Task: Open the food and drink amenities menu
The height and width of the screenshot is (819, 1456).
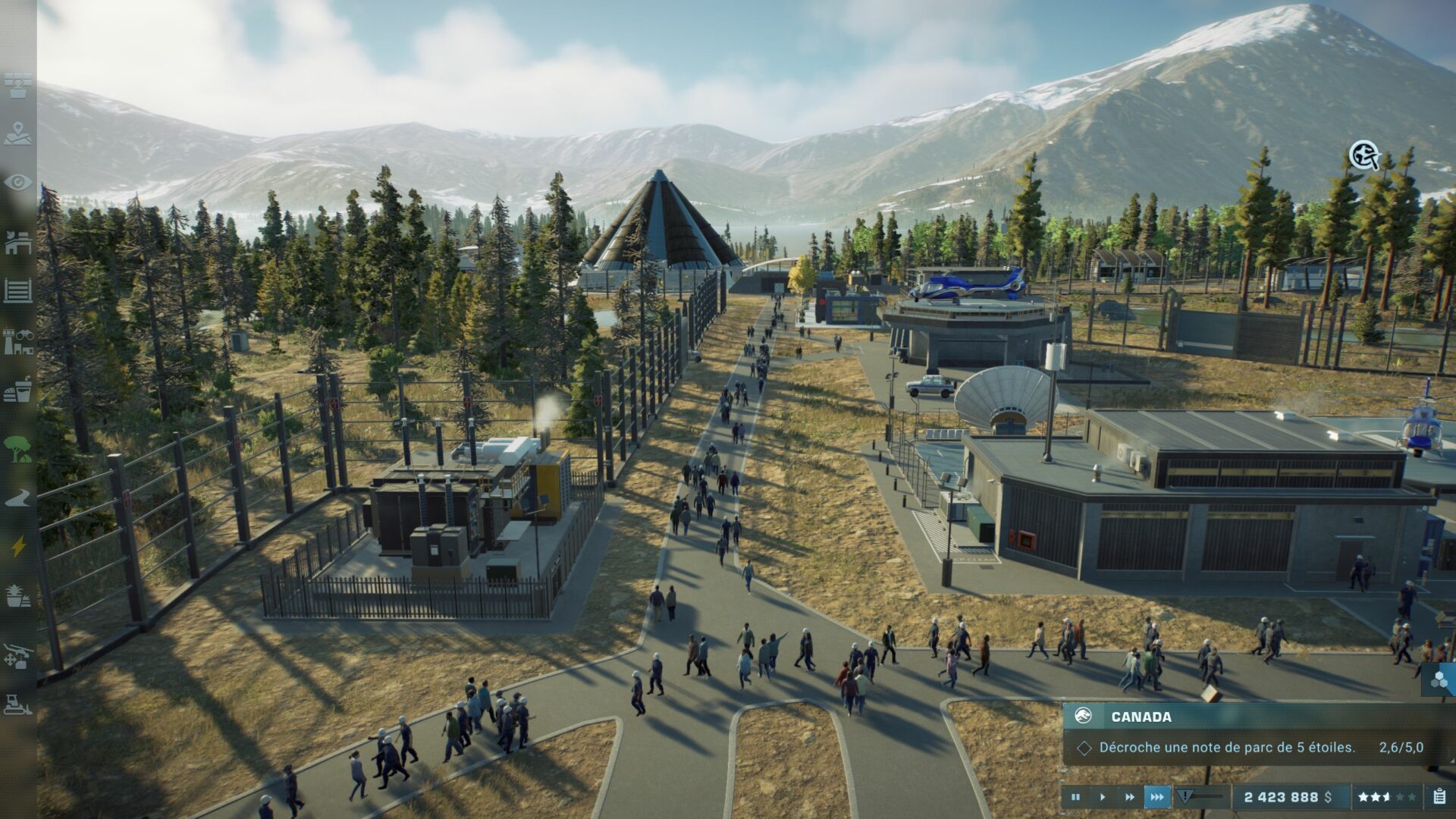Action: point(18,391)
